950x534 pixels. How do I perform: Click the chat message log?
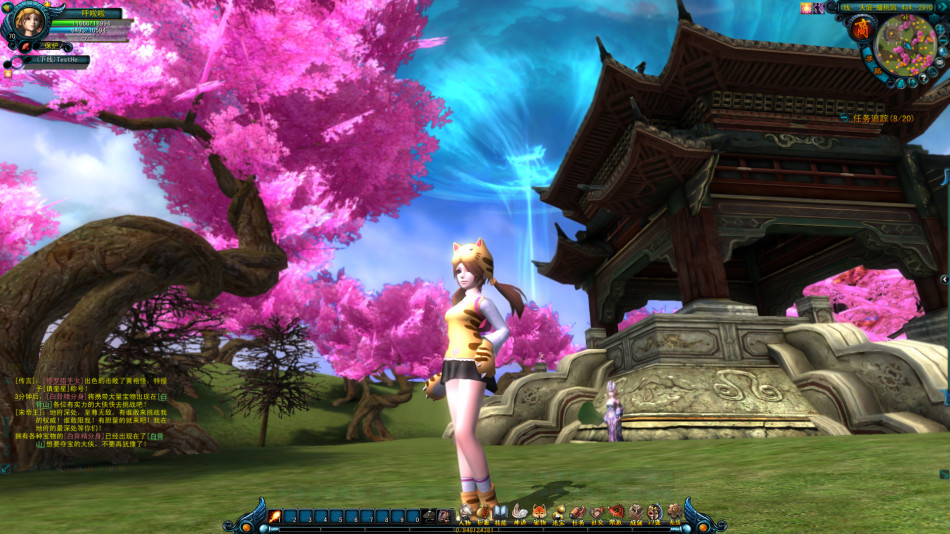point(85,412)
